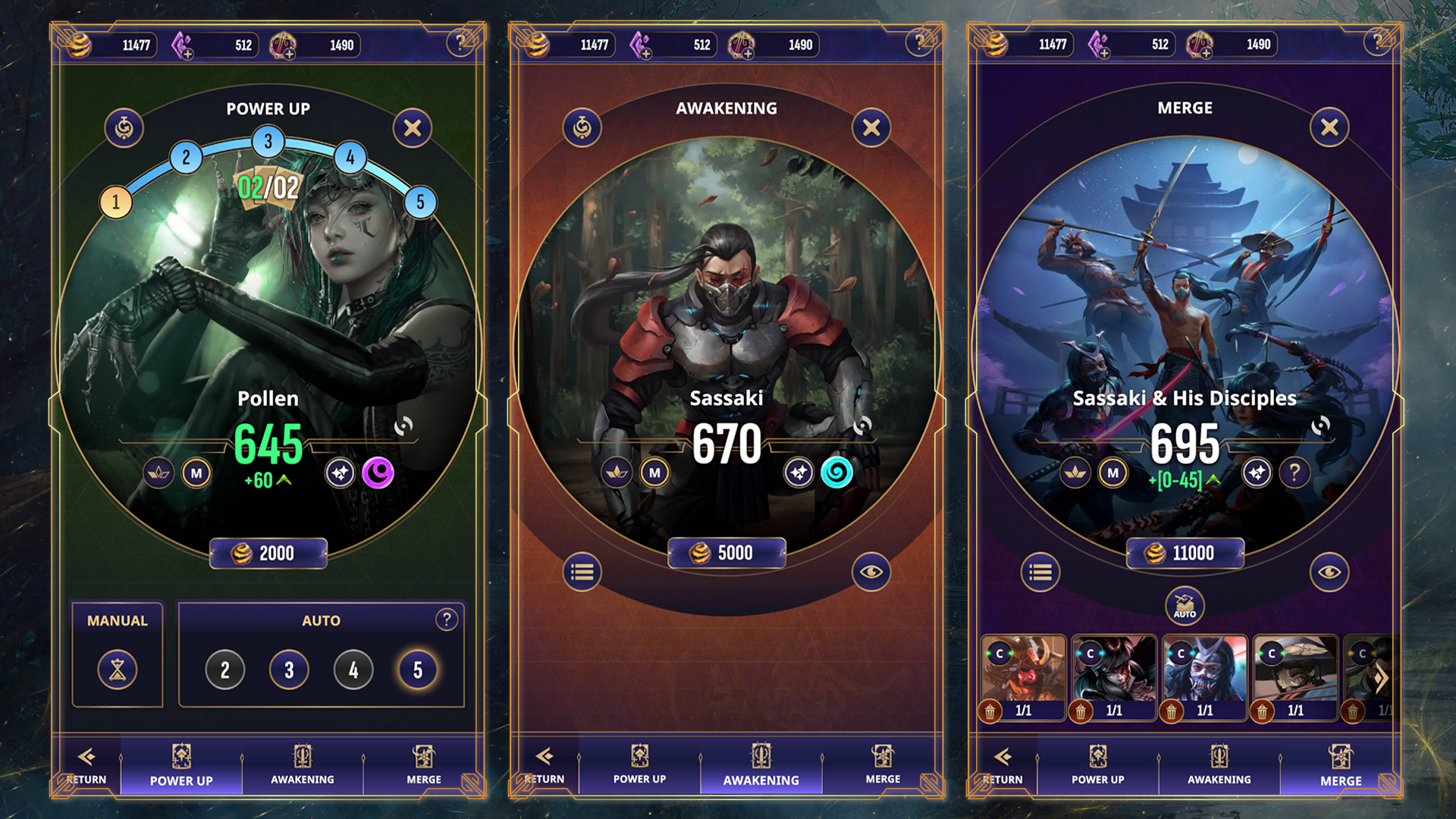Close the Power Up panel

(413, 128)
